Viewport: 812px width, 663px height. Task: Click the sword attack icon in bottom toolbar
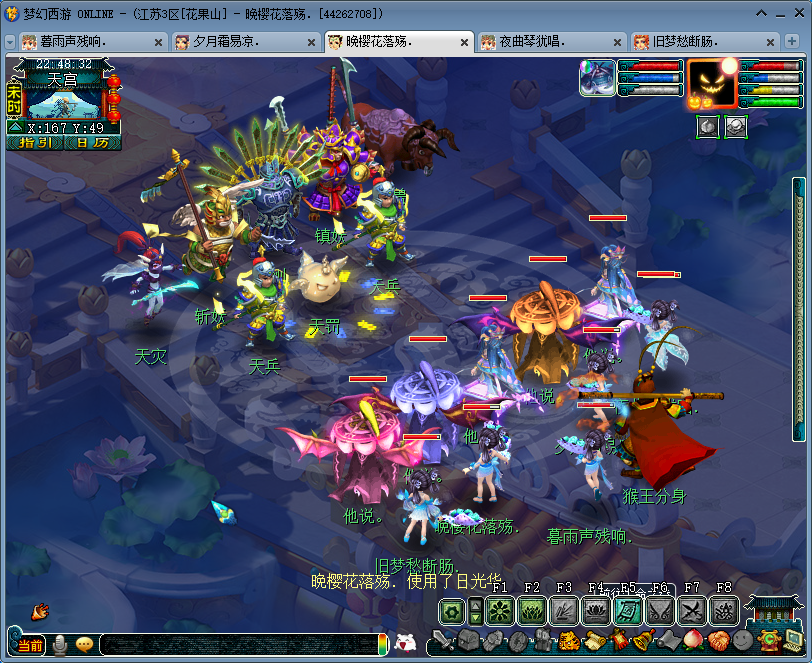[x=444, y=640]
